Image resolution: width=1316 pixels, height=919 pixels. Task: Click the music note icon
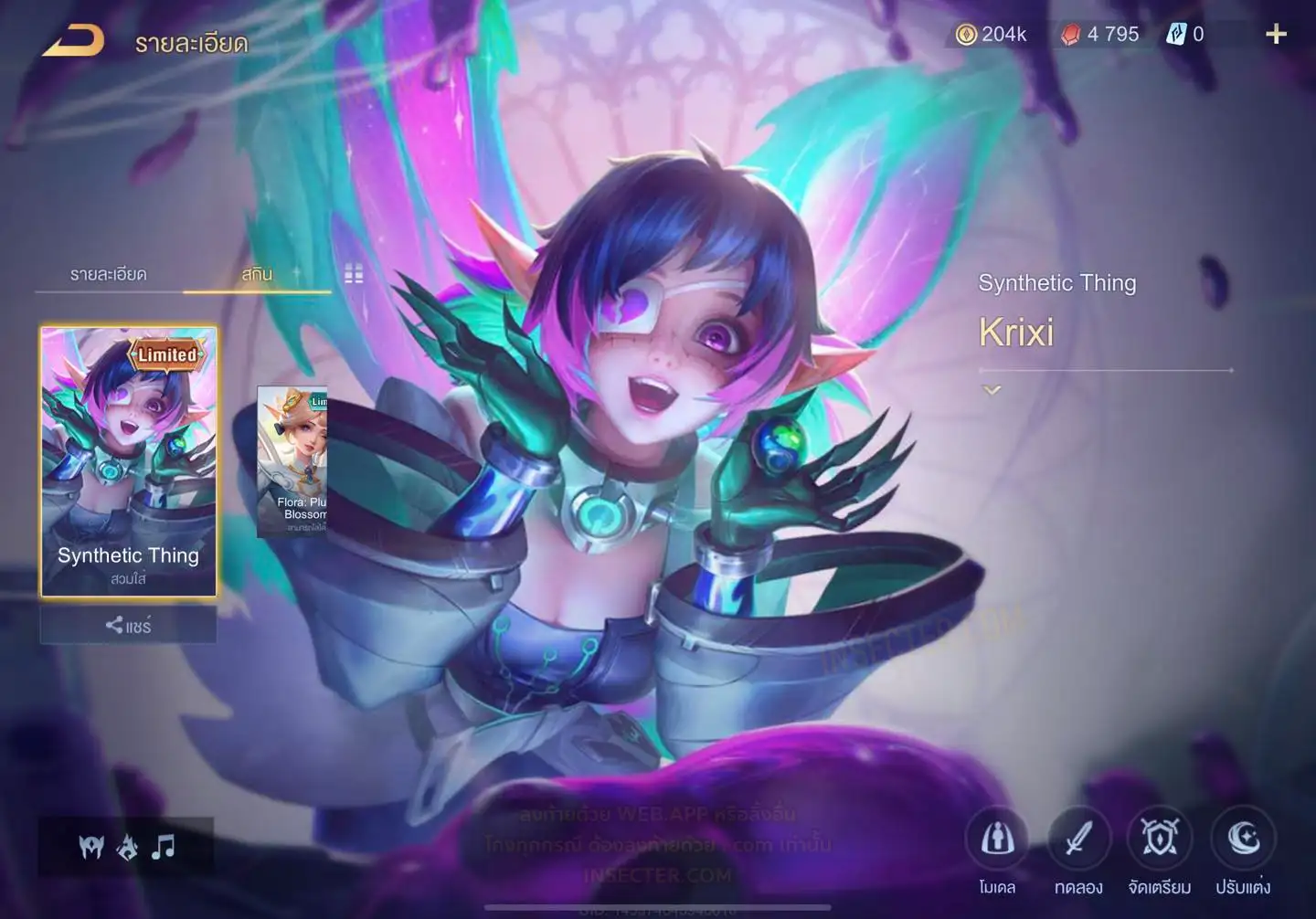click(164, 848)
